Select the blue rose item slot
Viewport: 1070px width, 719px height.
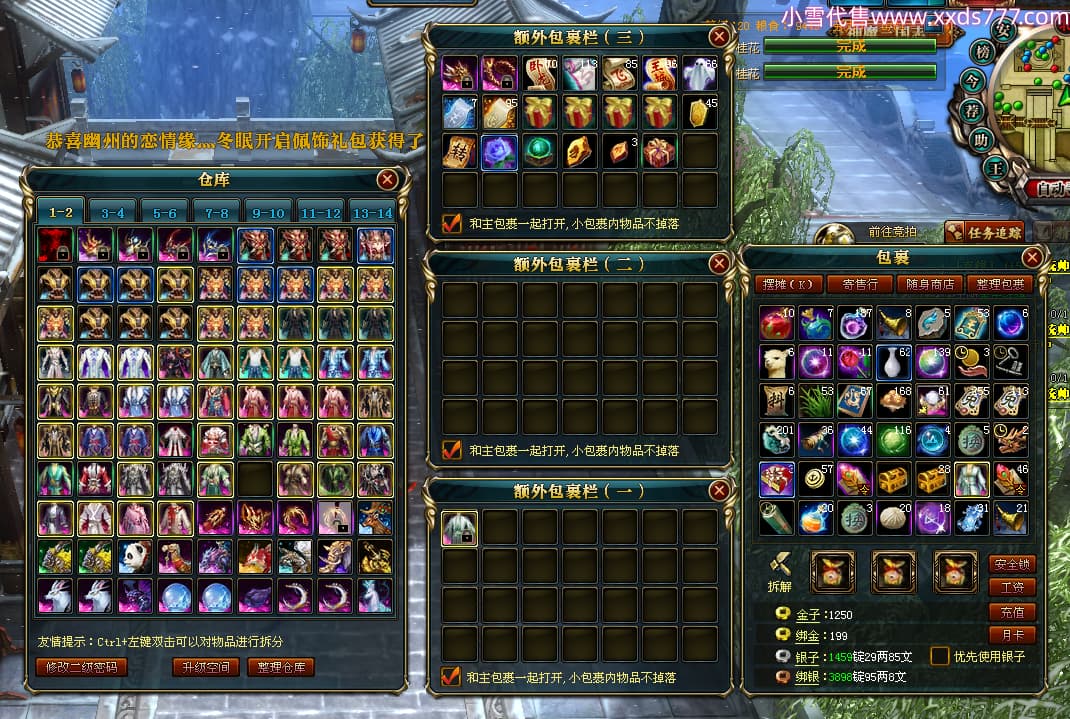point(499,151)
